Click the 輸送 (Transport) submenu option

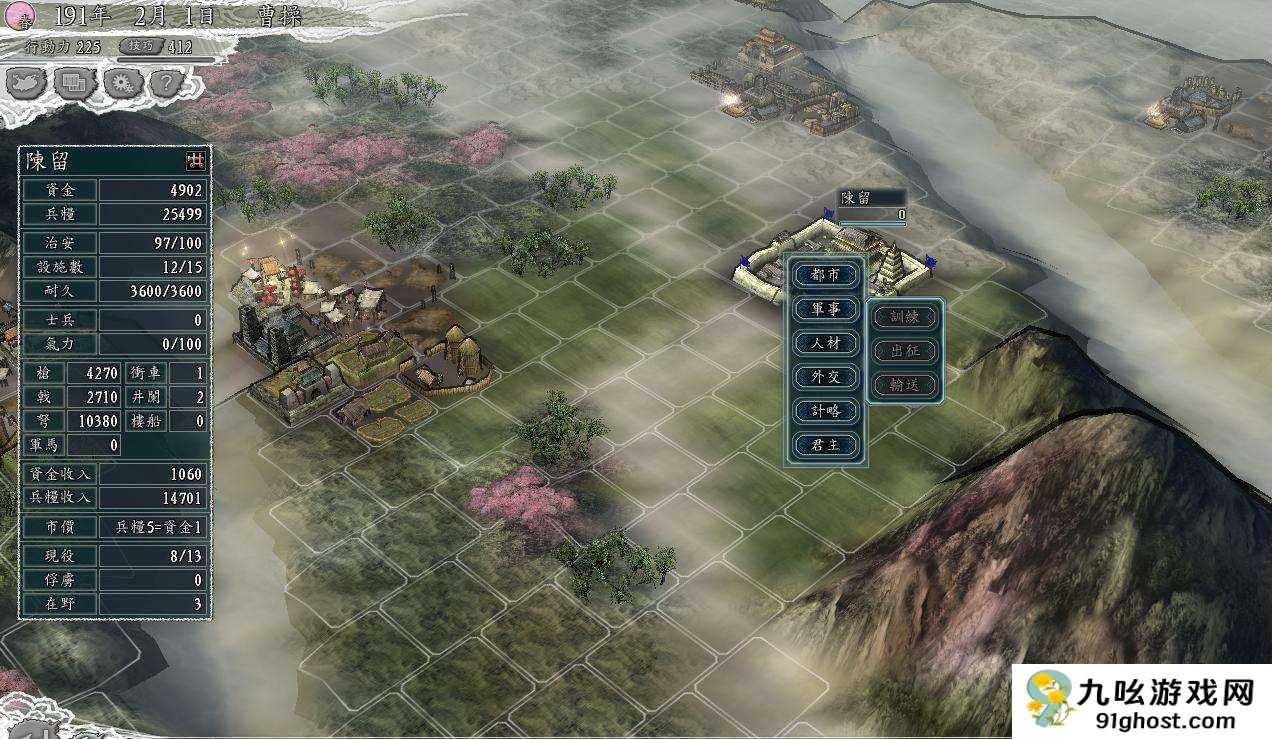[905, 384]
